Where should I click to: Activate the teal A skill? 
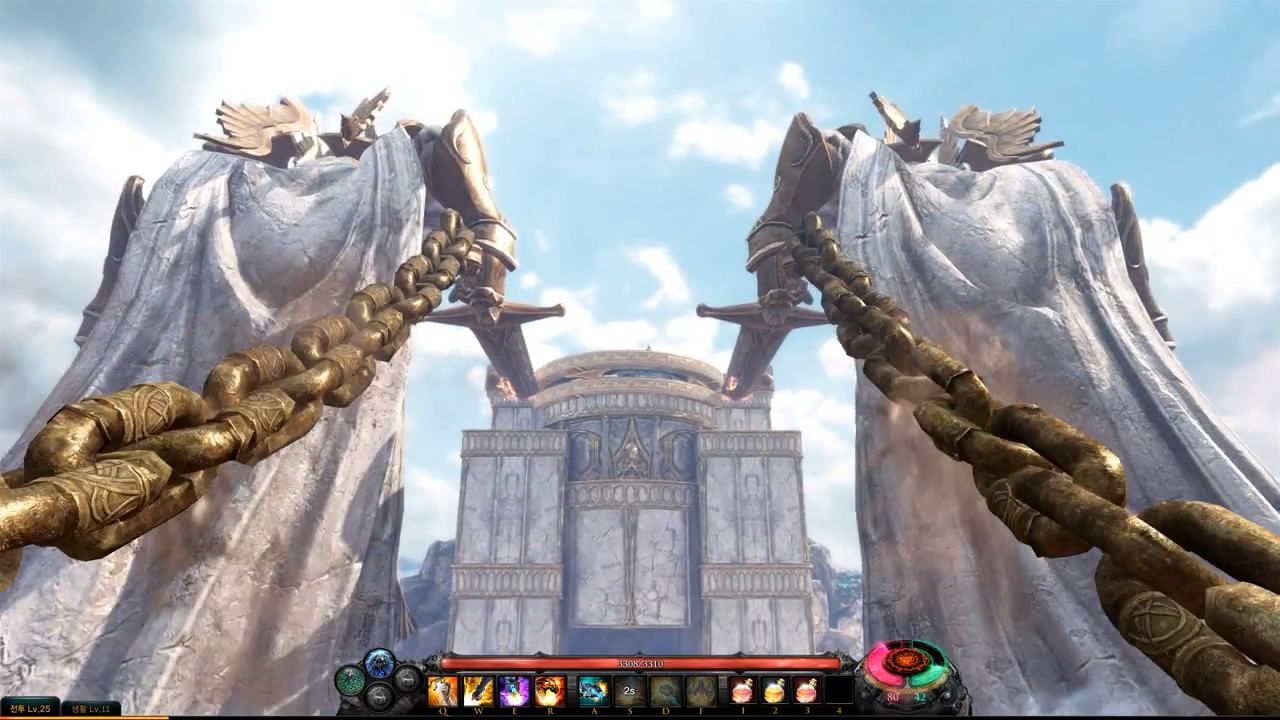(x=593, y=691)
